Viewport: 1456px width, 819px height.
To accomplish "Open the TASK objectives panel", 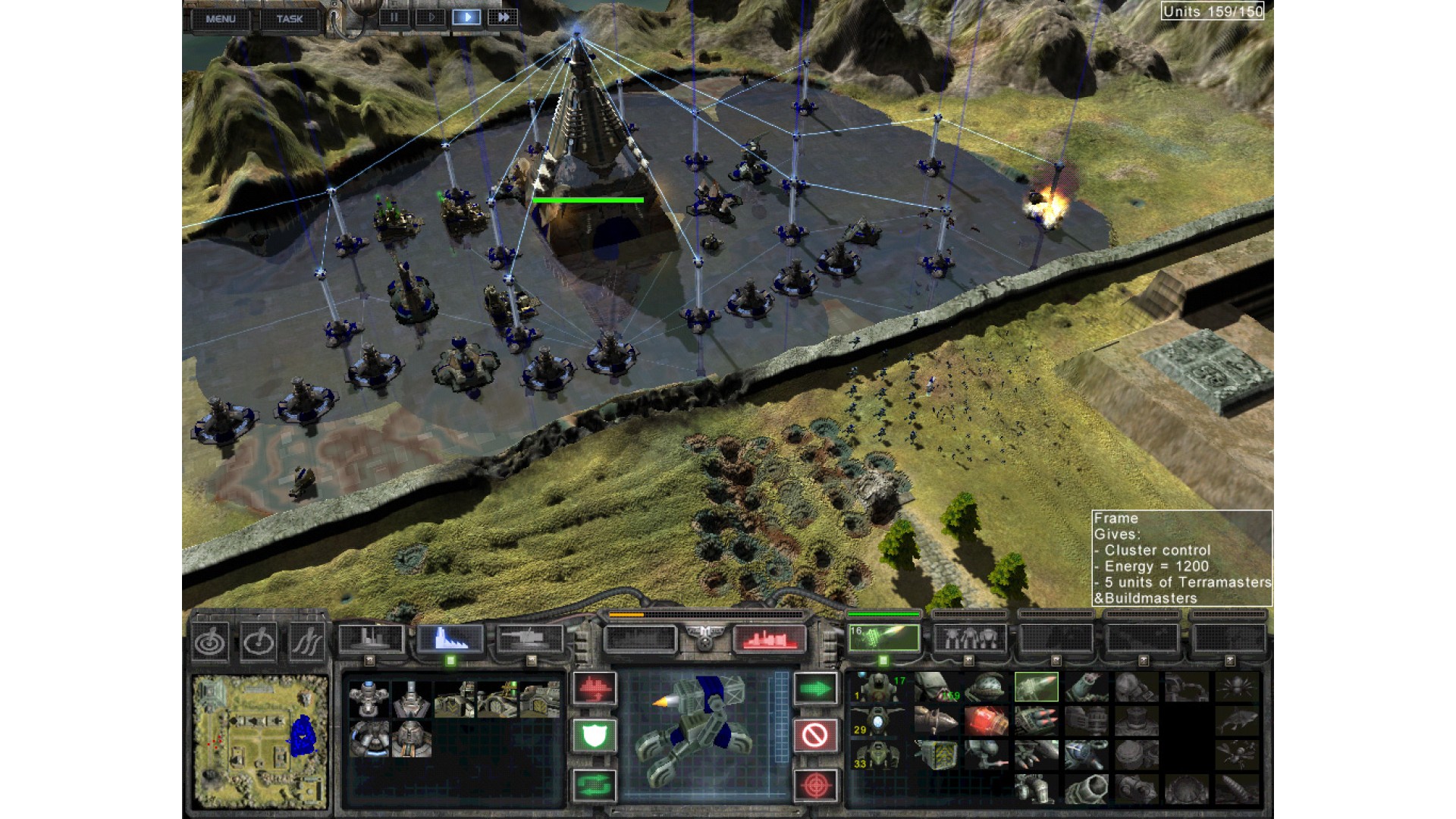I will pos(289,19).
